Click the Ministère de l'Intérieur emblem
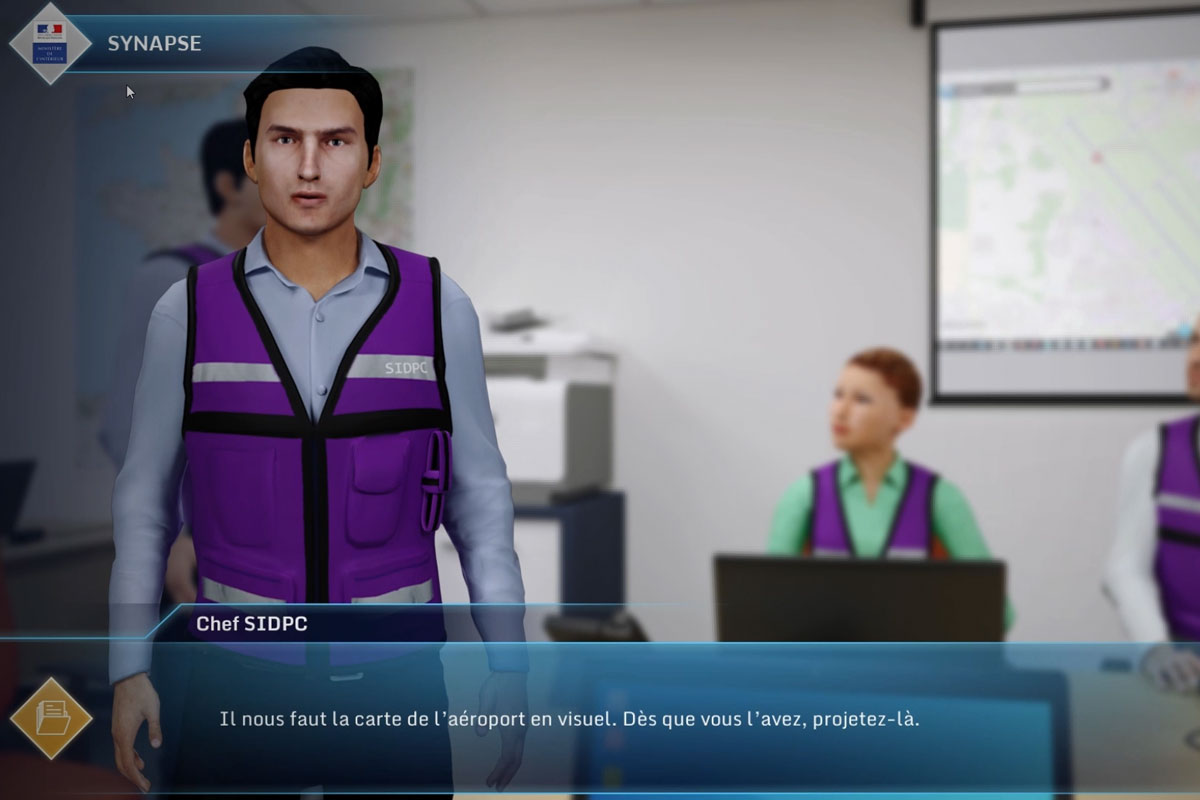Viewport: 1200px width, 800px height. (50, 43)
